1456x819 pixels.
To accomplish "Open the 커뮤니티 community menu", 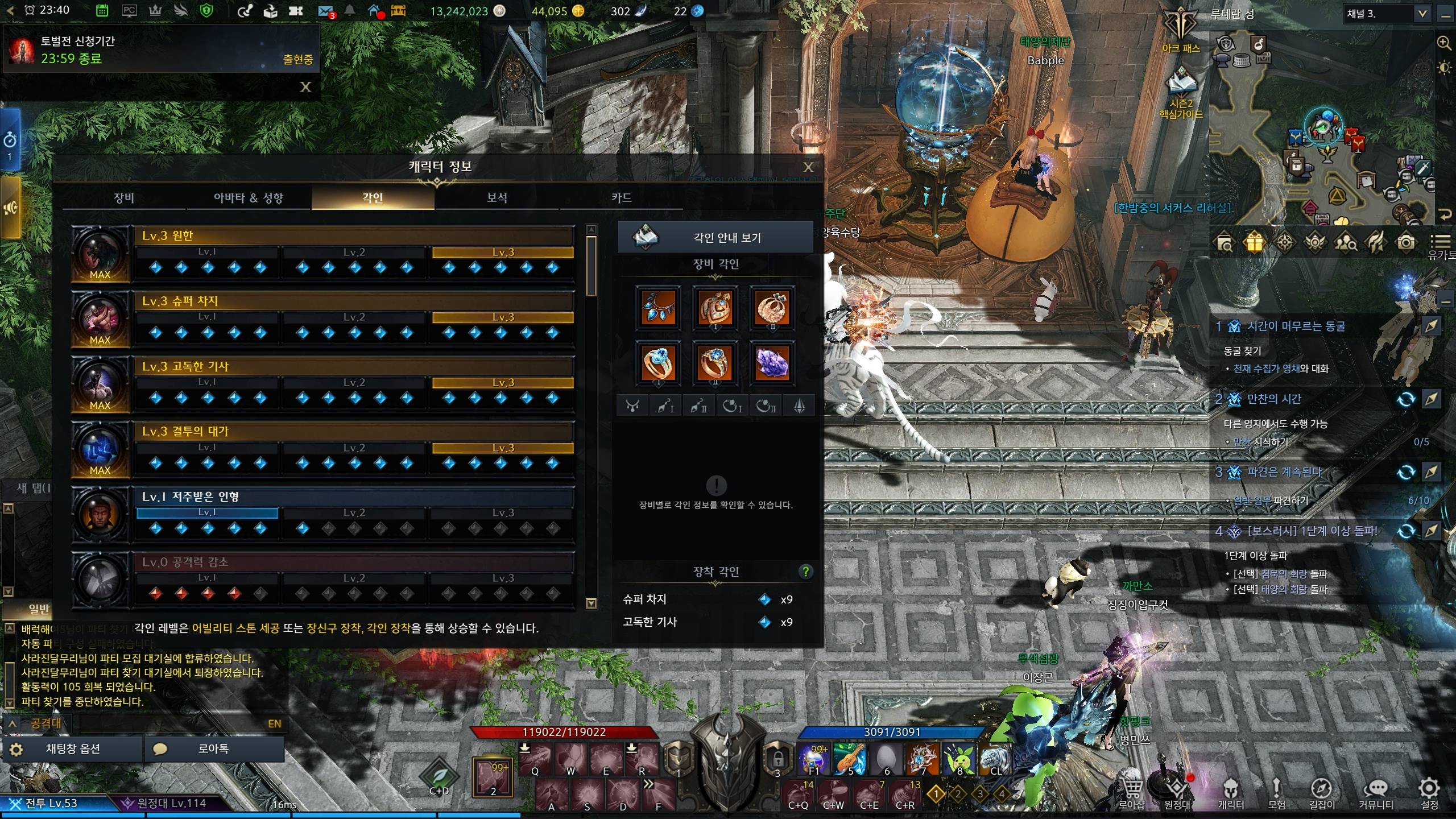I will (x=1376, y=792).
